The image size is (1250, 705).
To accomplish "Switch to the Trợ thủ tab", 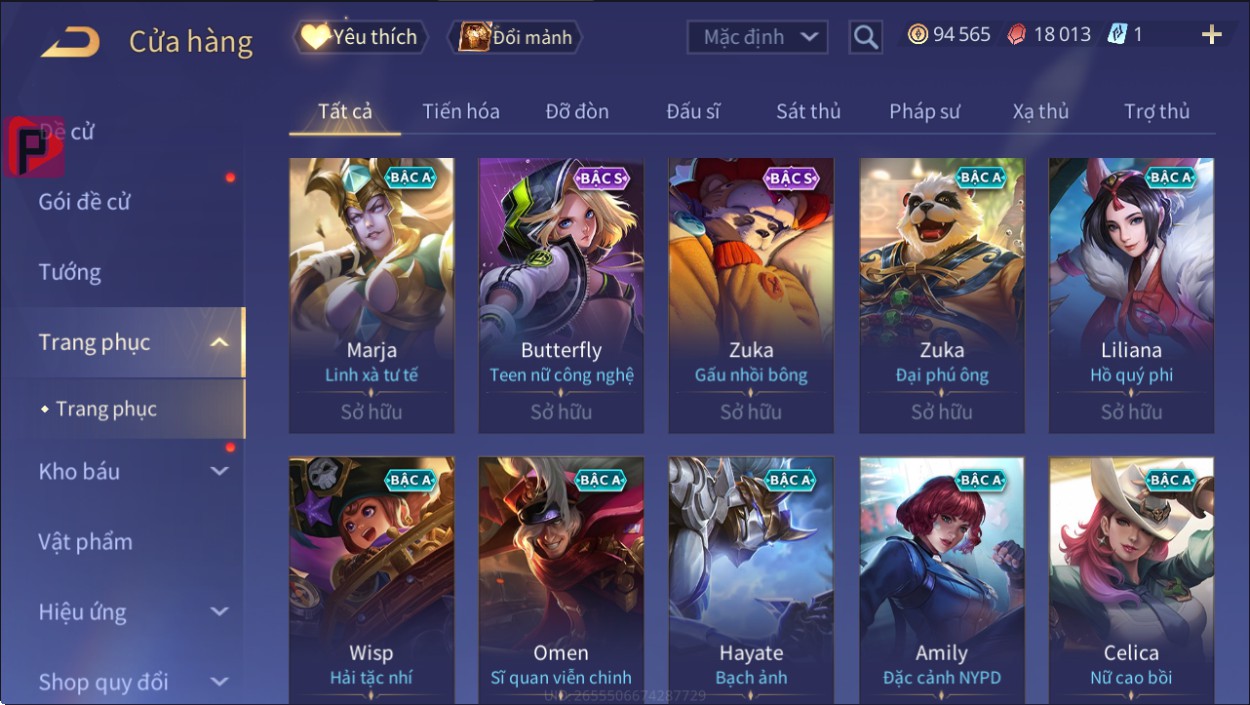I will click(x=1156, y=111).
